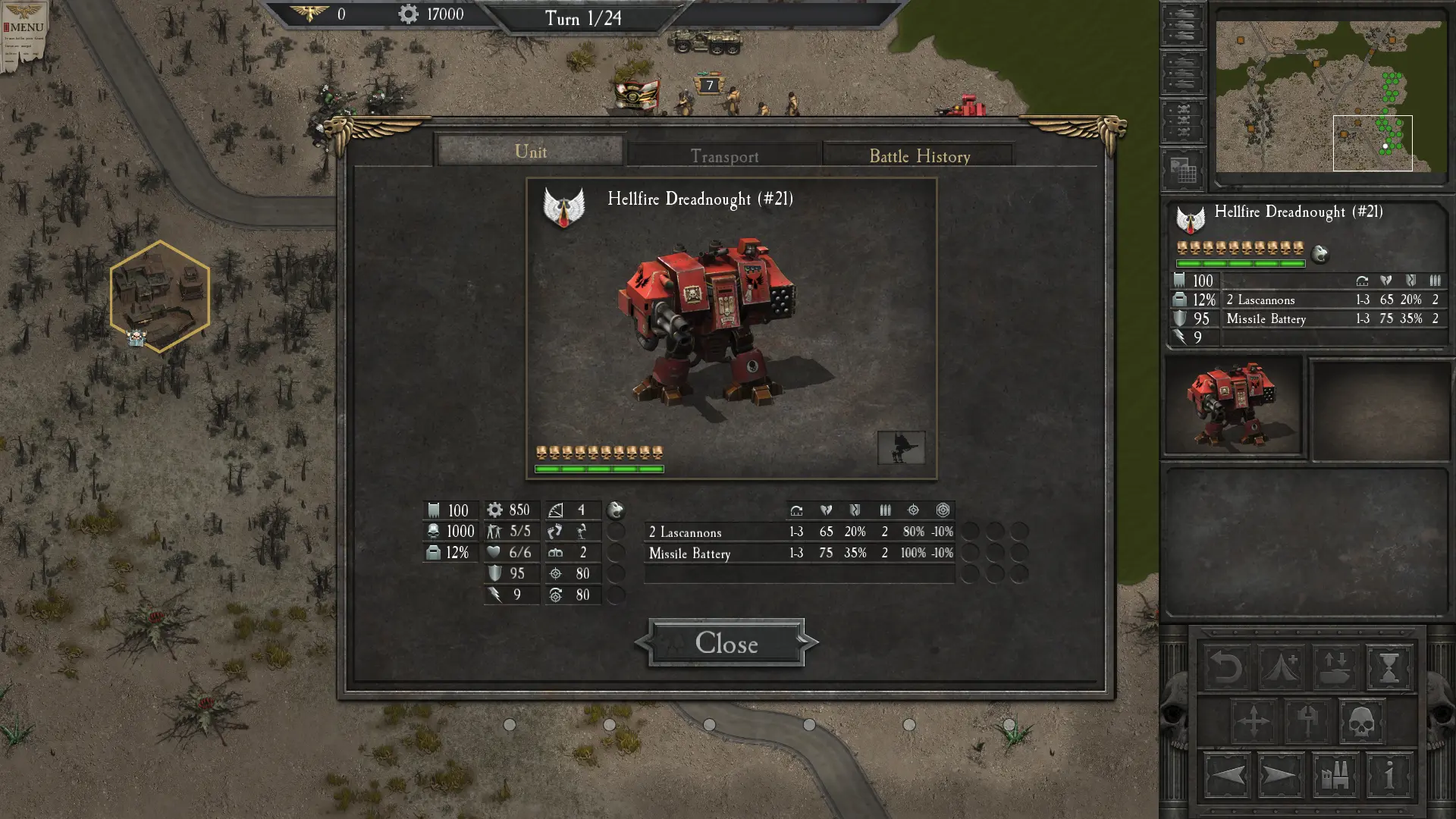This screenshot has height=819, width=1456.
Task: Activate the axe attack command
Action: click(x=1307, y=721)
